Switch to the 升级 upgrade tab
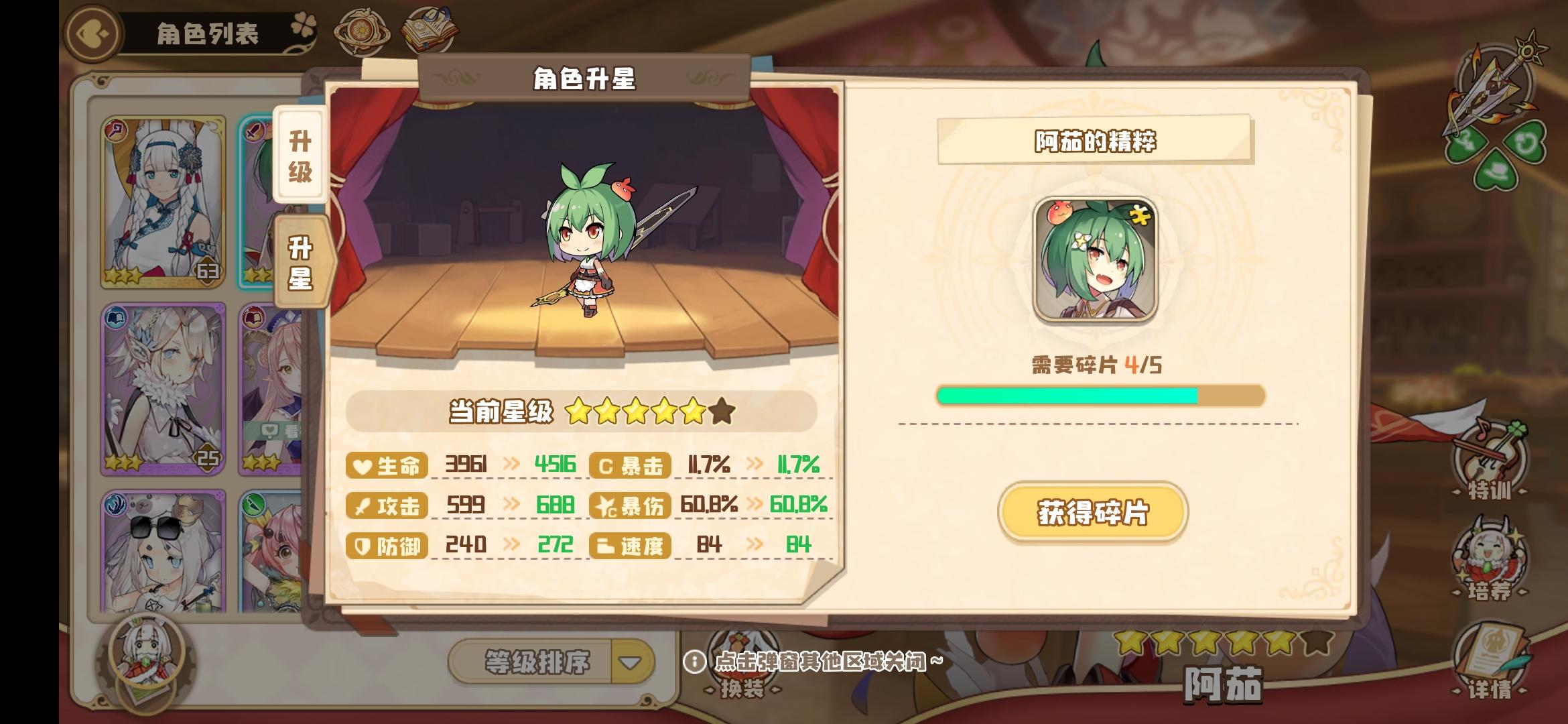Viewport: 1568px width, 724px height. click(x=303, y=156)
